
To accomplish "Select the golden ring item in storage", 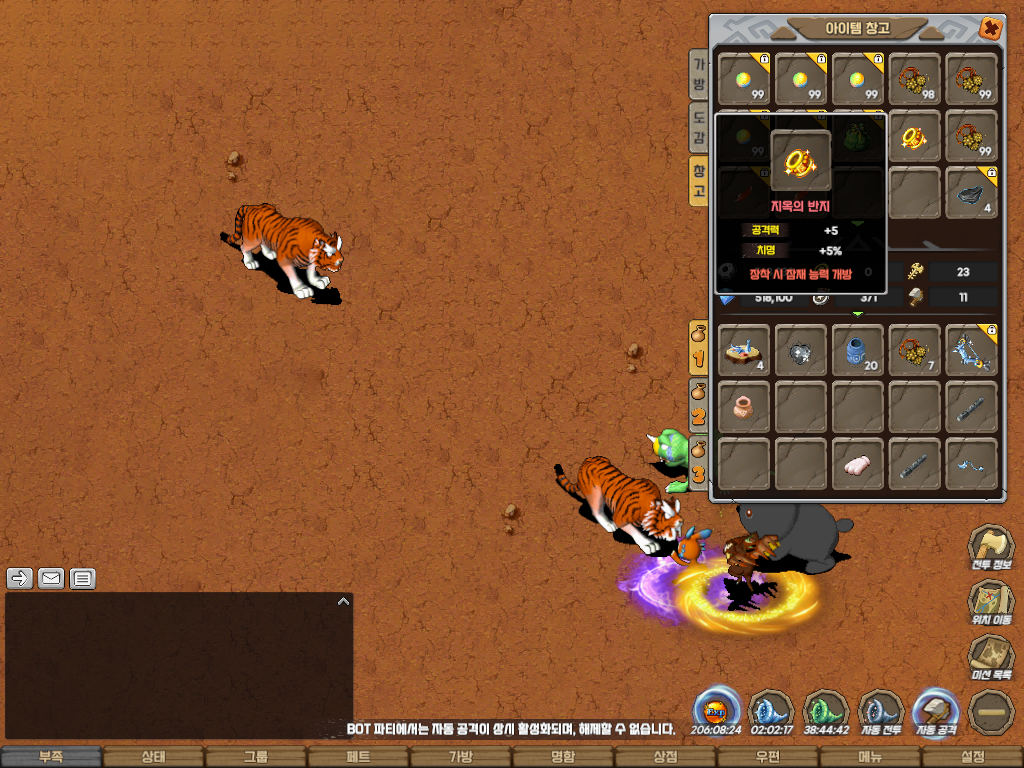I will coord(915,136).
